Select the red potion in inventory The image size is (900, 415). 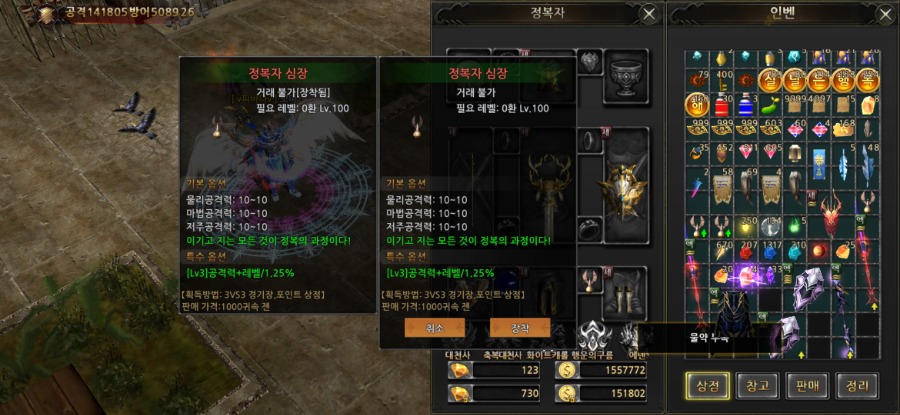tap(721, 104)
